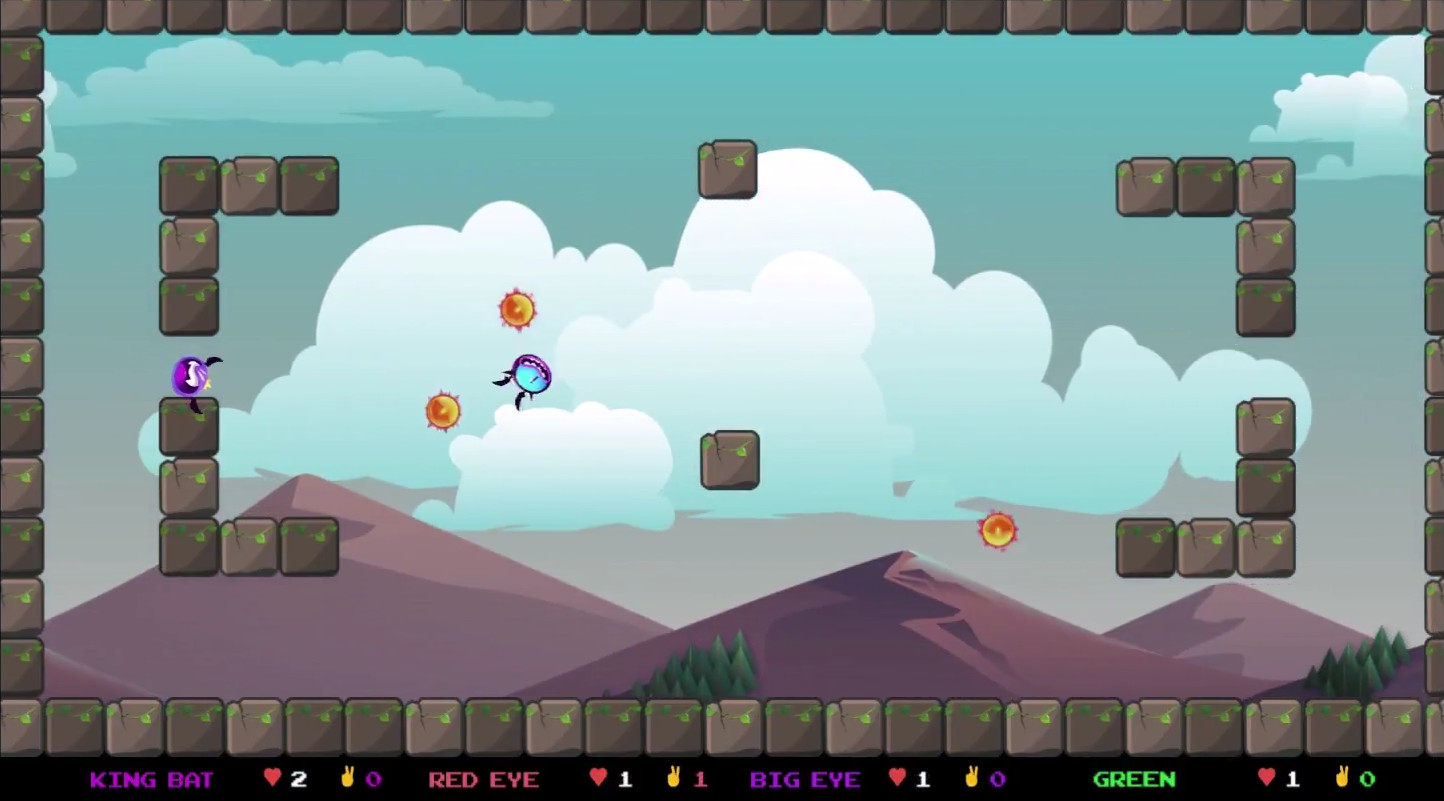Click the single brick block near screen center
Viewport: 1444px width, 801px height.
pyautogui.click(x=729, y=460)
